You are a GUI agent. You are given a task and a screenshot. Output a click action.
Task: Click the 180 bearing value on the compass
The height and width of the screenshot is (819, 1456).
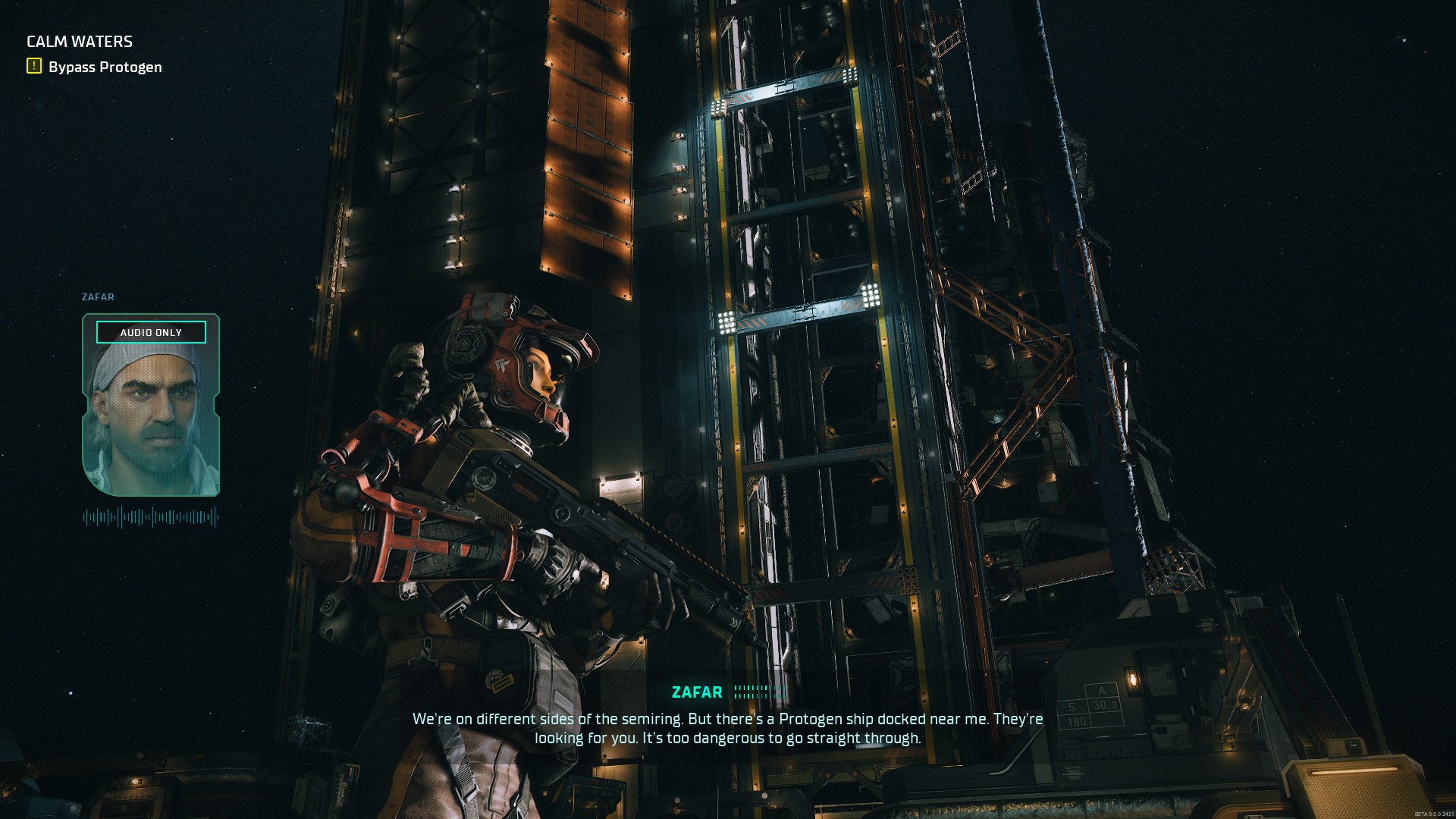point(1075,721)
